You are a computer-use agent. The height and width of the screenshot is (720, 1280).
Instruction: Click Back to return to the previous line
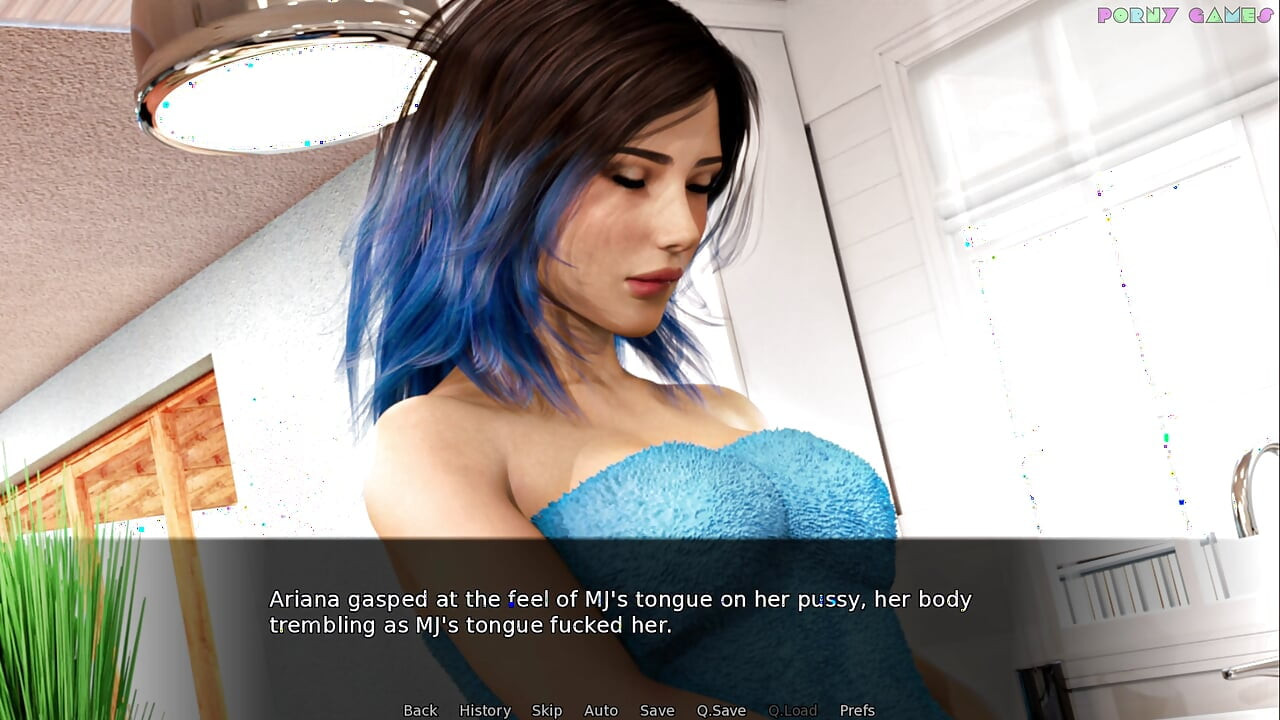(x=420, y=710)
